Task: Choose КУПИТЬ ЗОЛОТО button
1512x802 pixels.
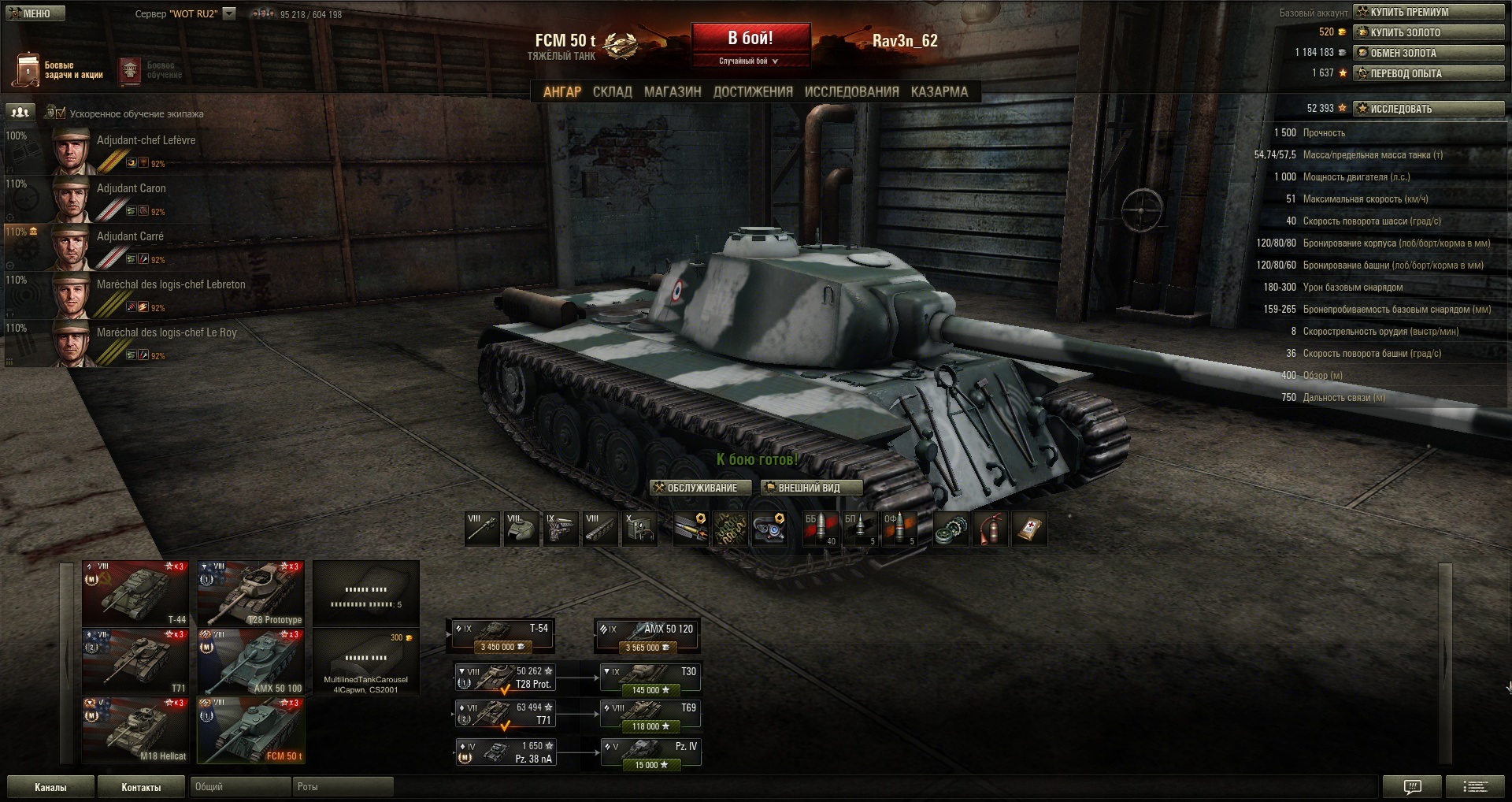Action: [x=1428, y=32]
